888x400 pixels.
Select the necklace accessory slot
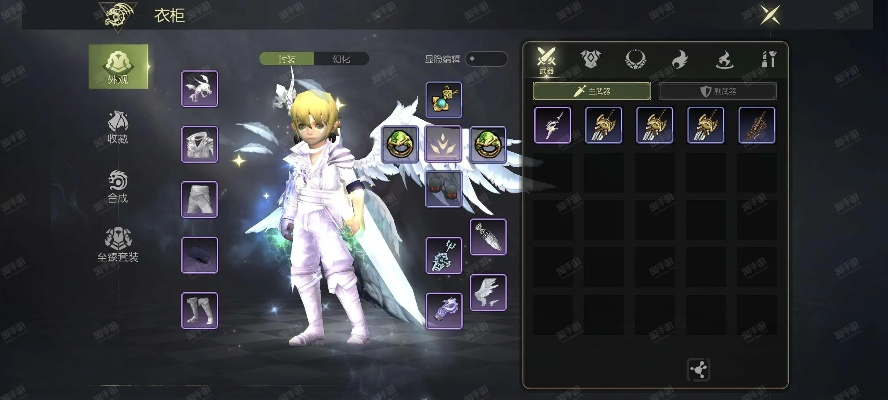tap(443, 99)
